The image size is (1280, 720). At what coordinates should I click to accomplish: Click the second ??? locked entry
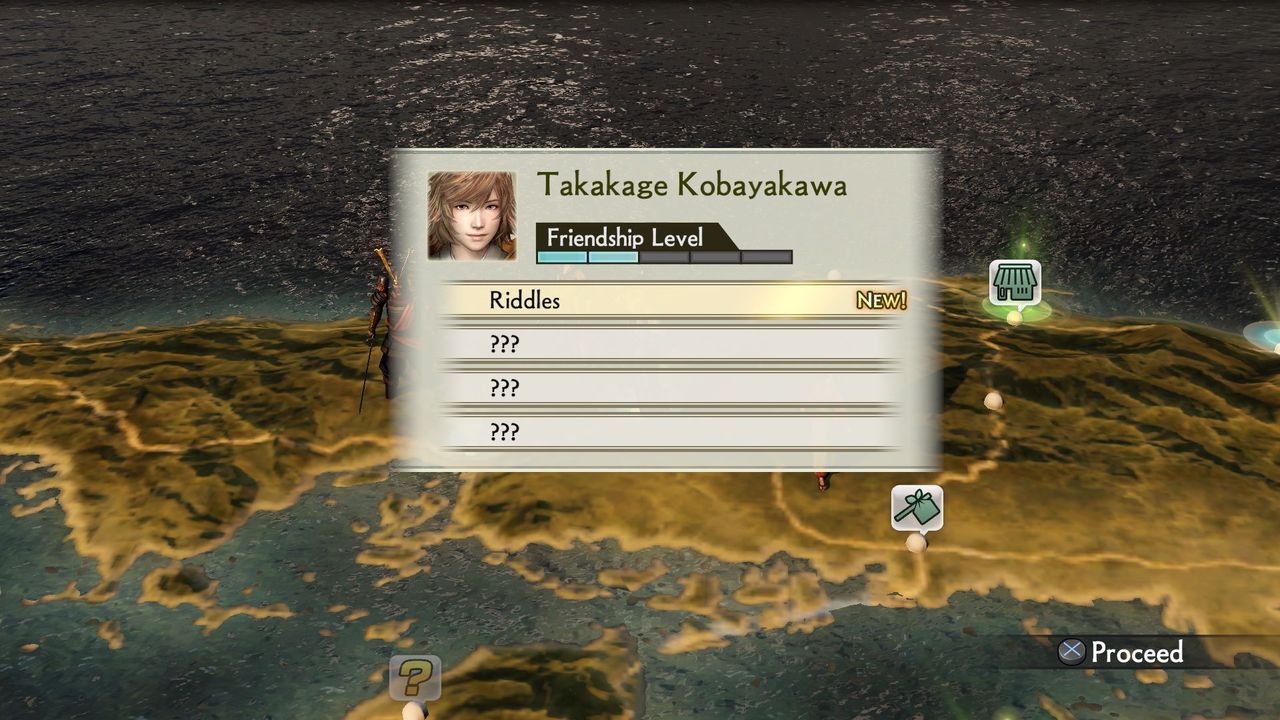[505, 388]
